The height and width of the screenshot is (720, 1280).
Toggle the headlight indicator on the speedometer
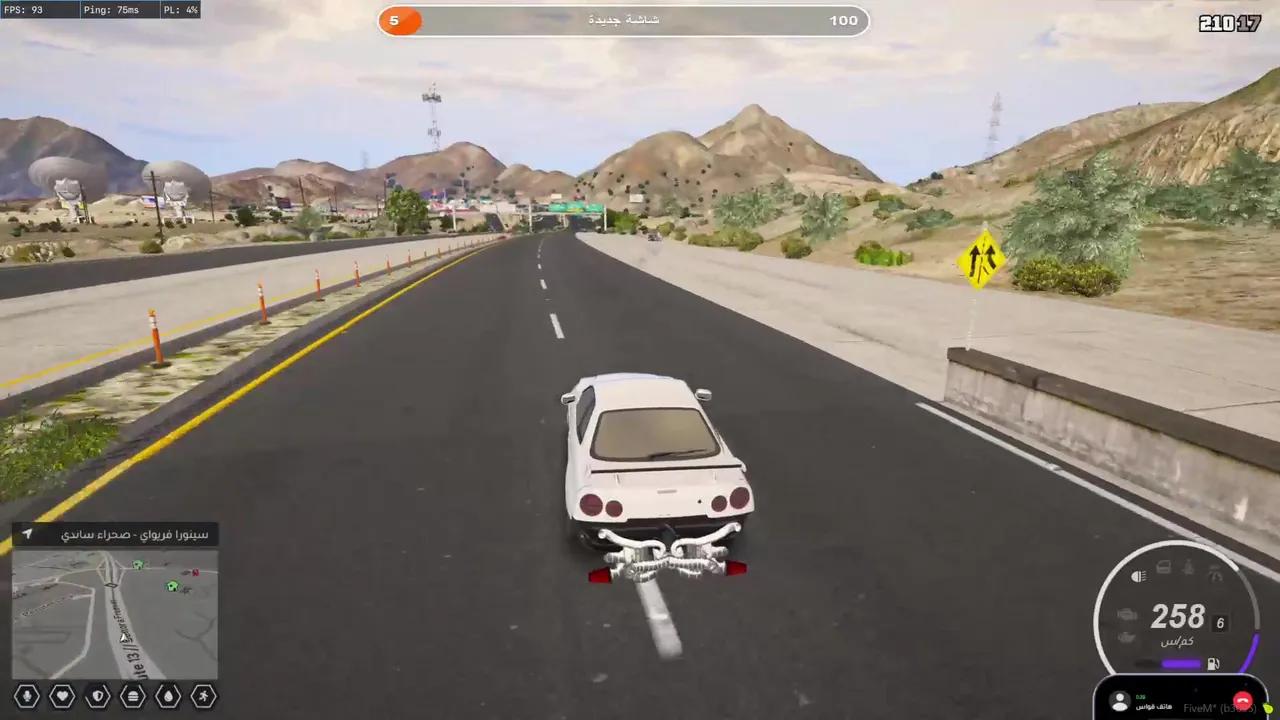(1138, 576)
